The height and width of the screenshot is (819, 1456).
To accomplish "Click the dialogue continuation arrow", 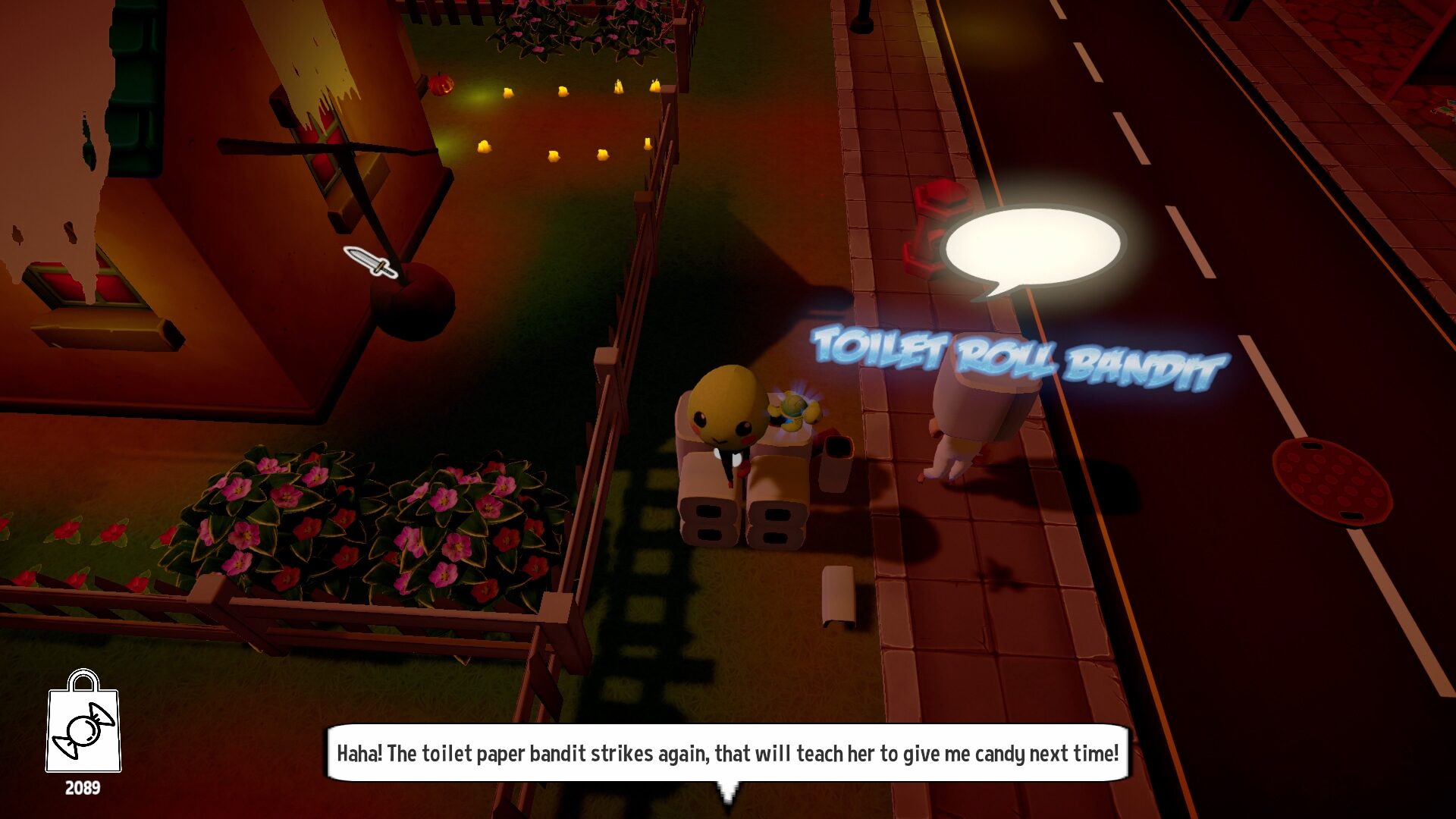I will pyautogui.click(x=730, y=792).
